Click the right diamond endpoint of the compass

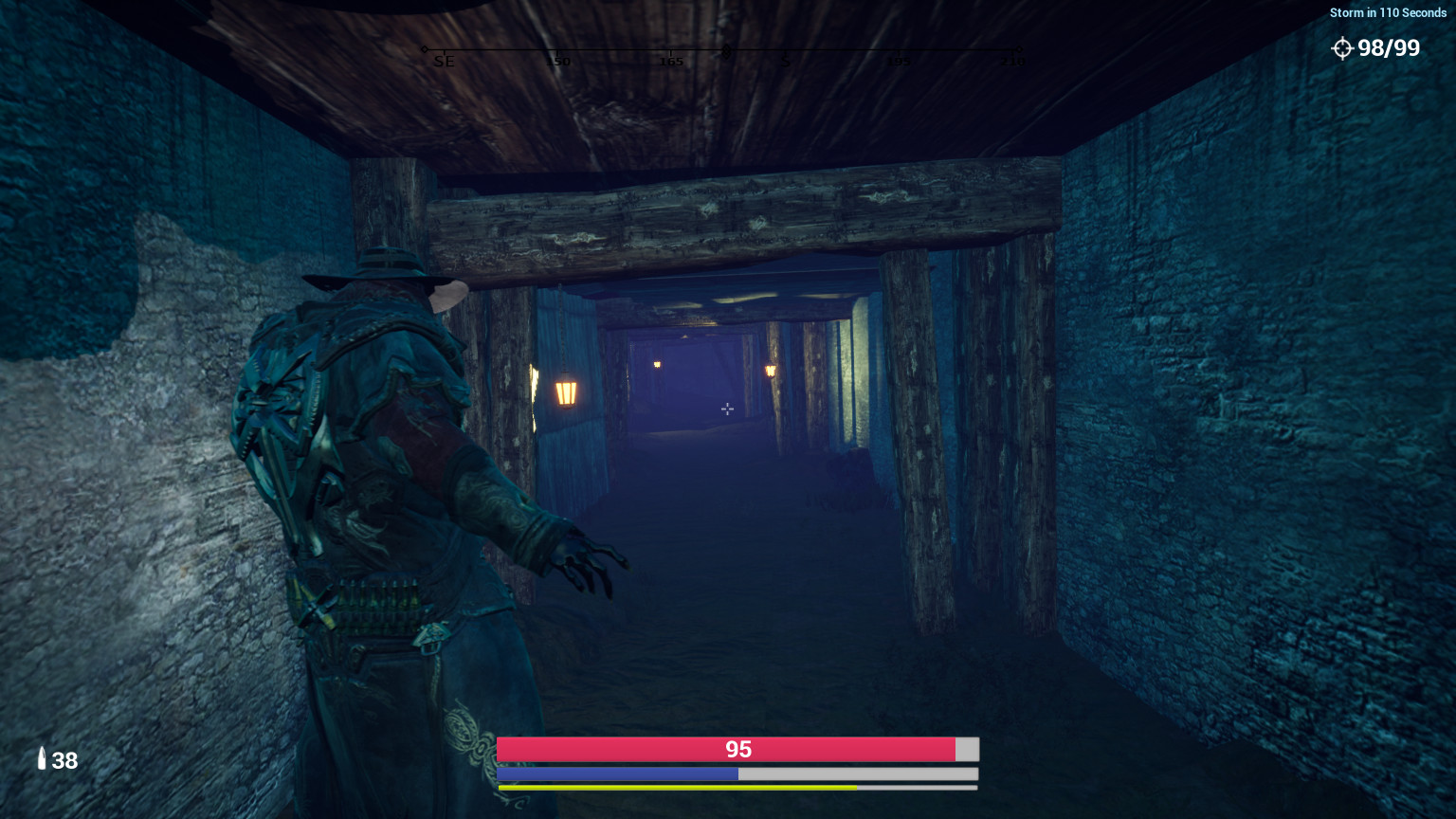(1018, 49)
